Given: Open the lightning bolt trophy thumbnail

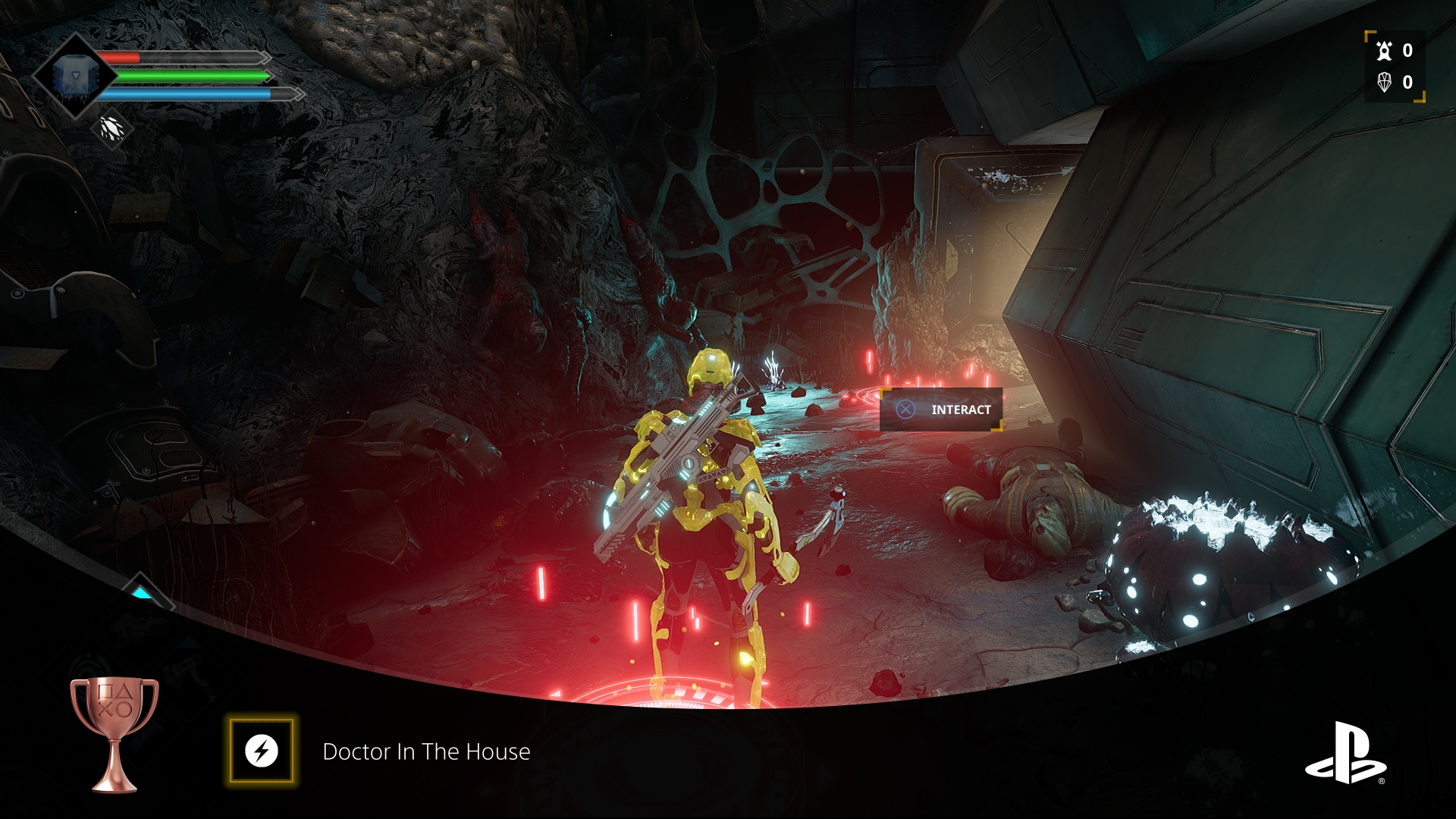Looking at the screenshot, I should (x=262, y=751).
